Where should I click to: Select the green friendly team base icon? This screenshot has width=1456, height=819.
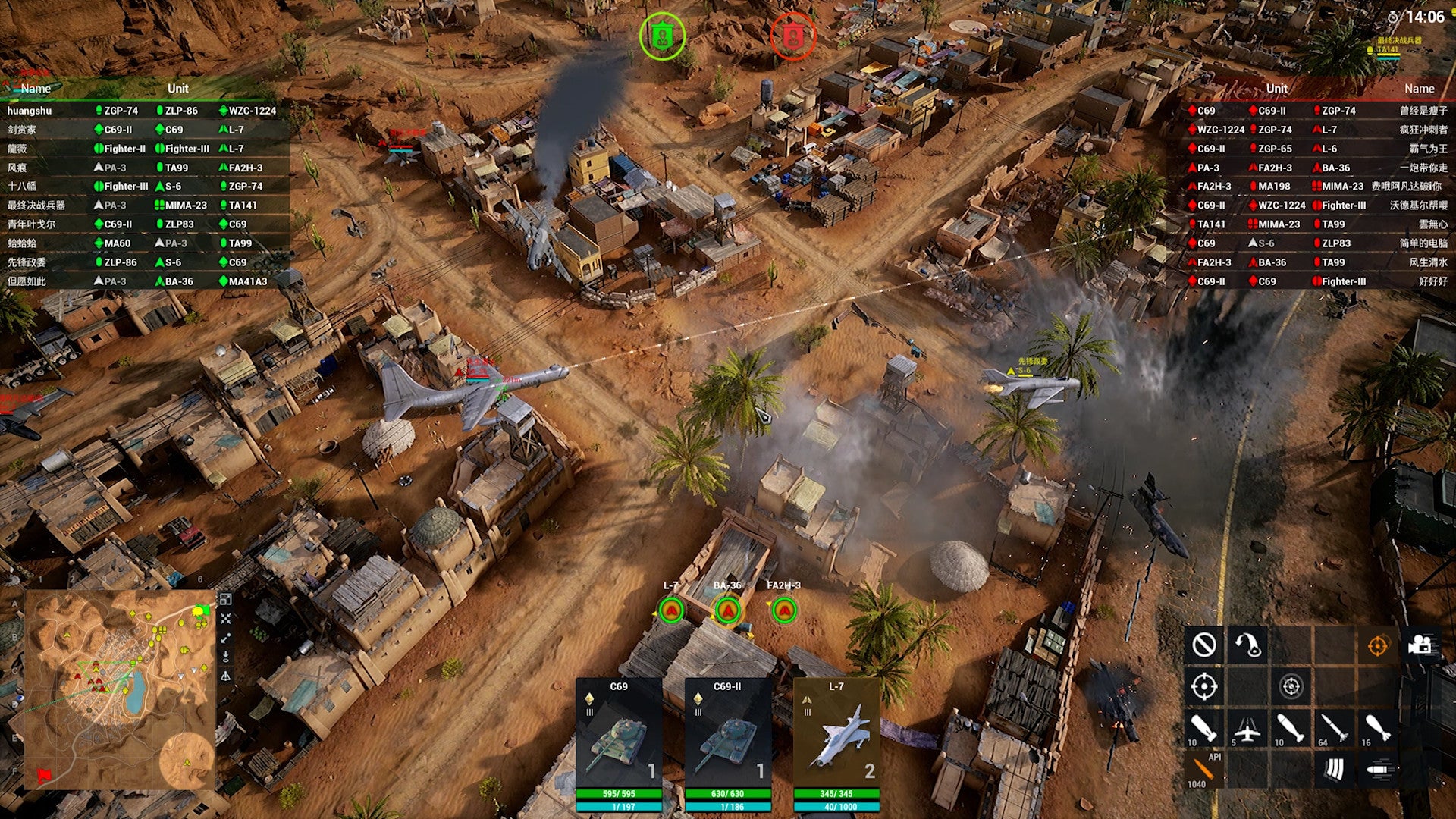(x=662, y=36)
